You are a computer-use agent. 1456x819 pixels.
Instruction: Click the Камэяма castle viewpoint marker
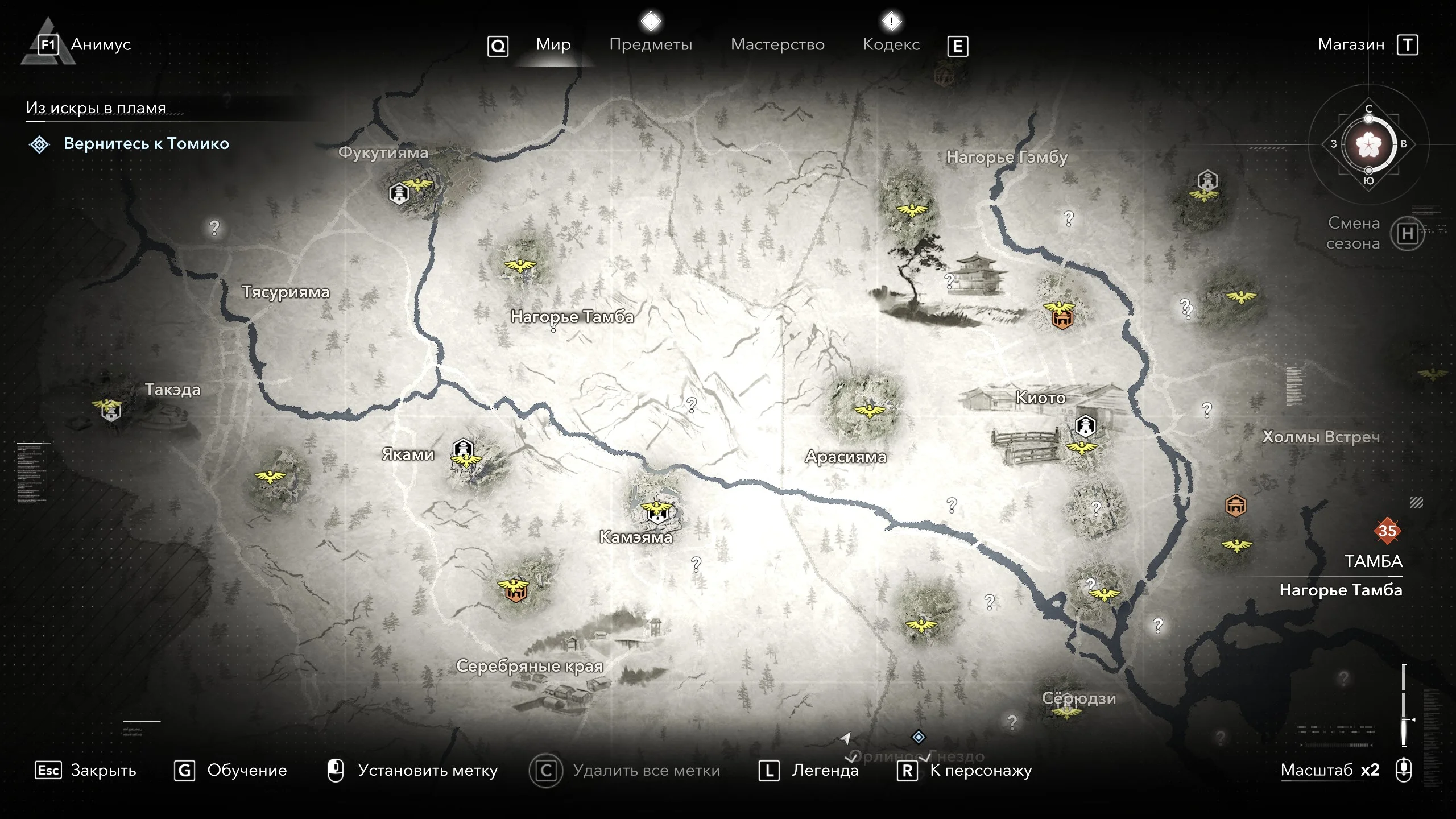[656, 511]
